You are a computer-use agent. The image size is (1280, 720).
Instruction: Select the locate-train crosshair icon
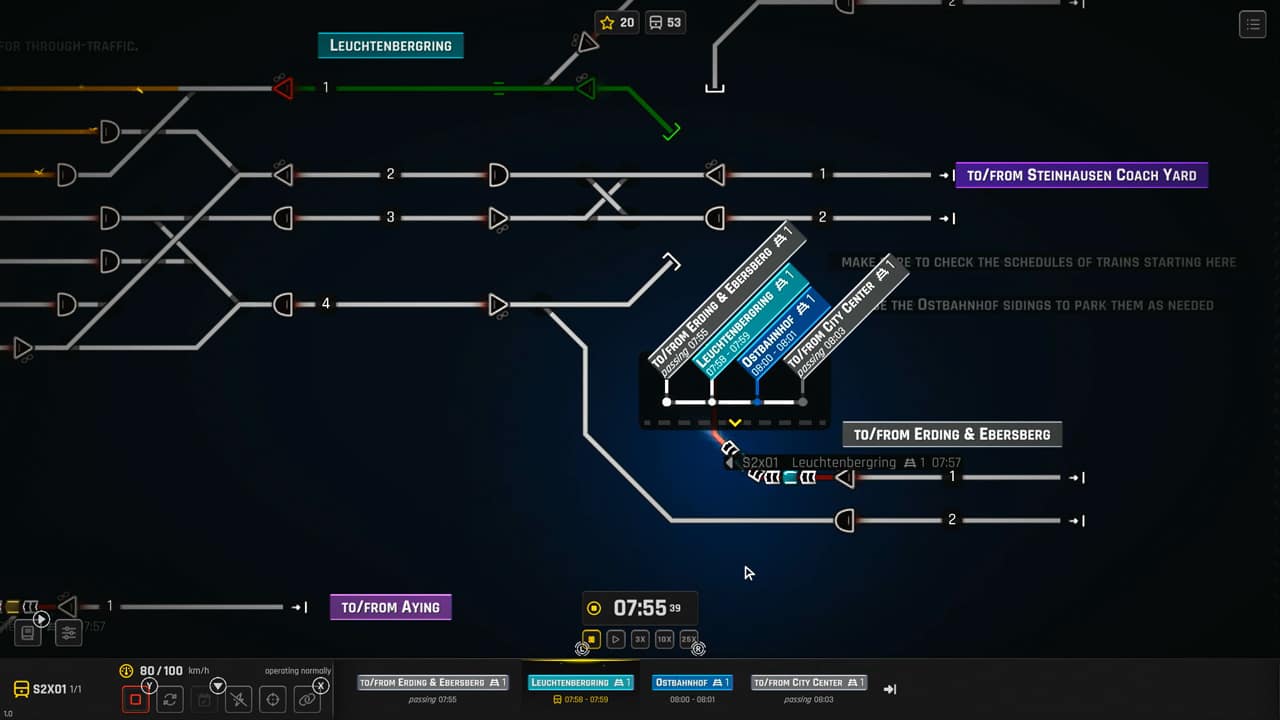[x=272, y=698]
